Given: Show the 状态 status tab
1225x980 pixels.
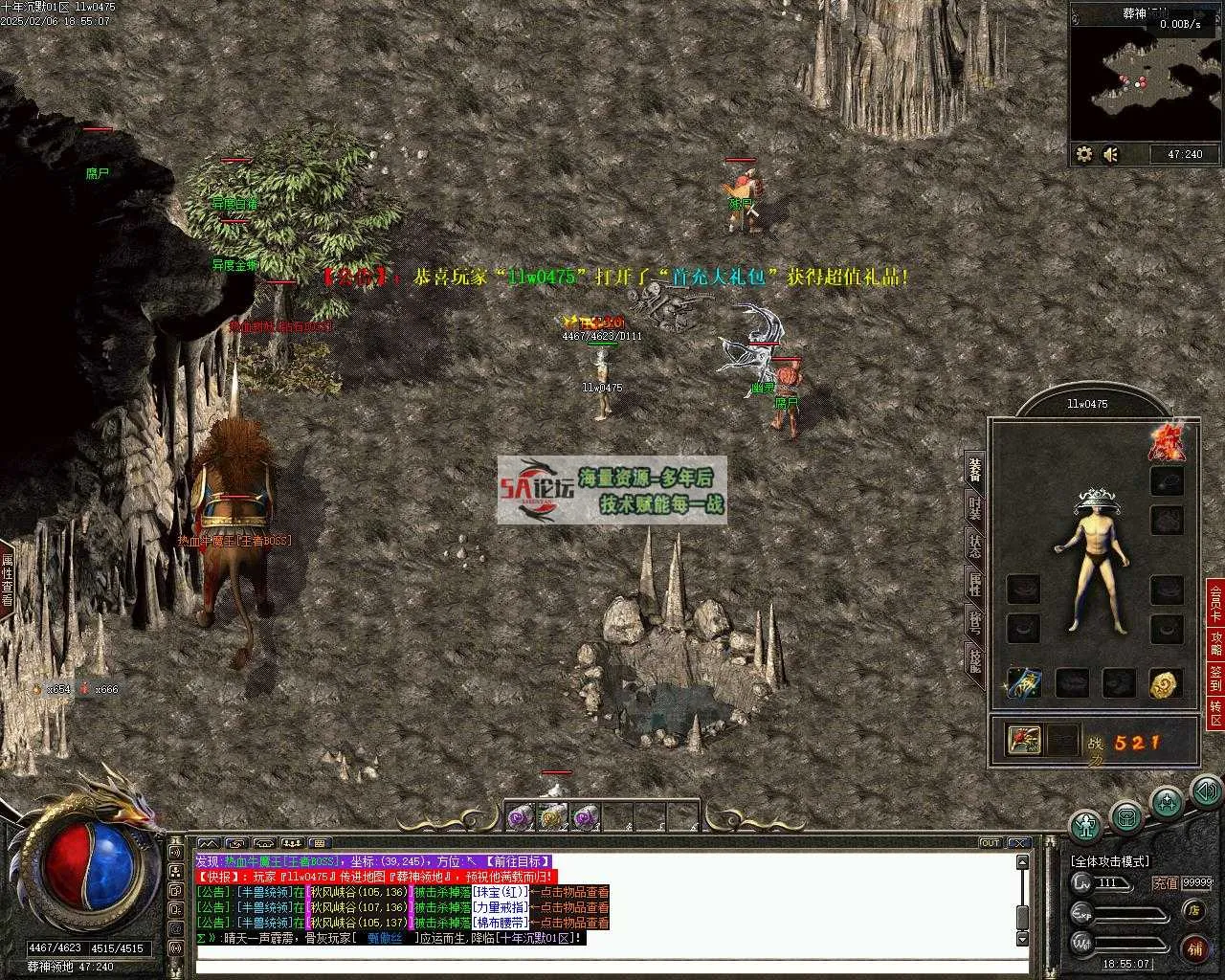Looking at the screenshot, I should 974,546.
